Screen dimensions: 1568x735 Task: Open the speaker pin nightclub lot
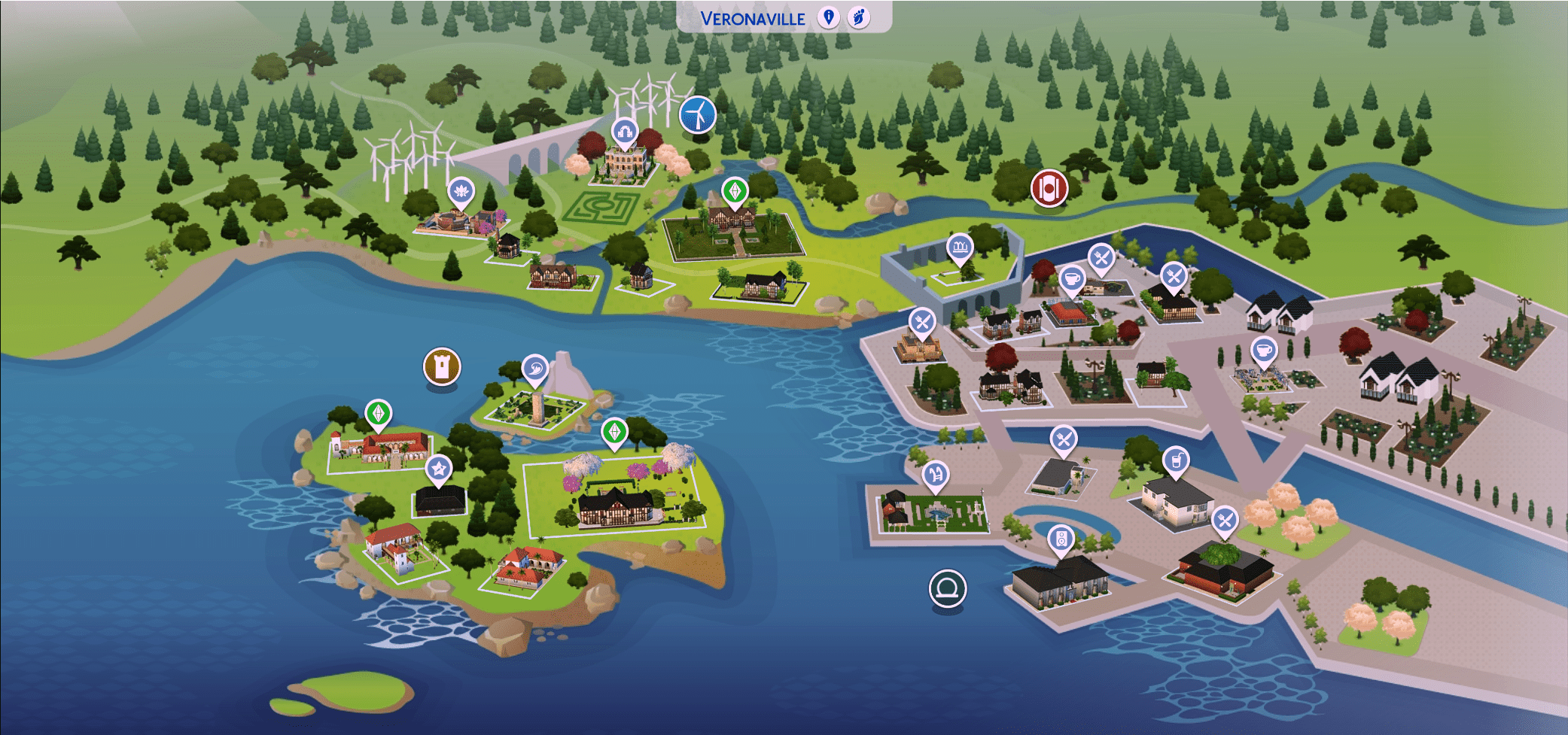(x=1061, y=539)
